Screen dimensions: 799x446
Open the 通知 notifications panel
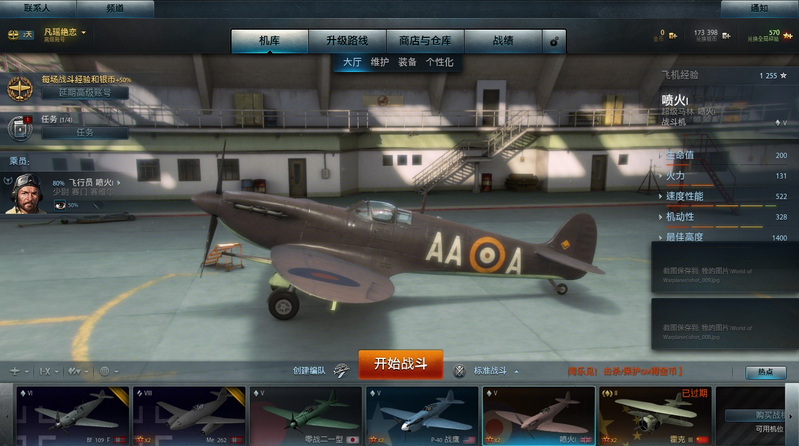point(759,8)
